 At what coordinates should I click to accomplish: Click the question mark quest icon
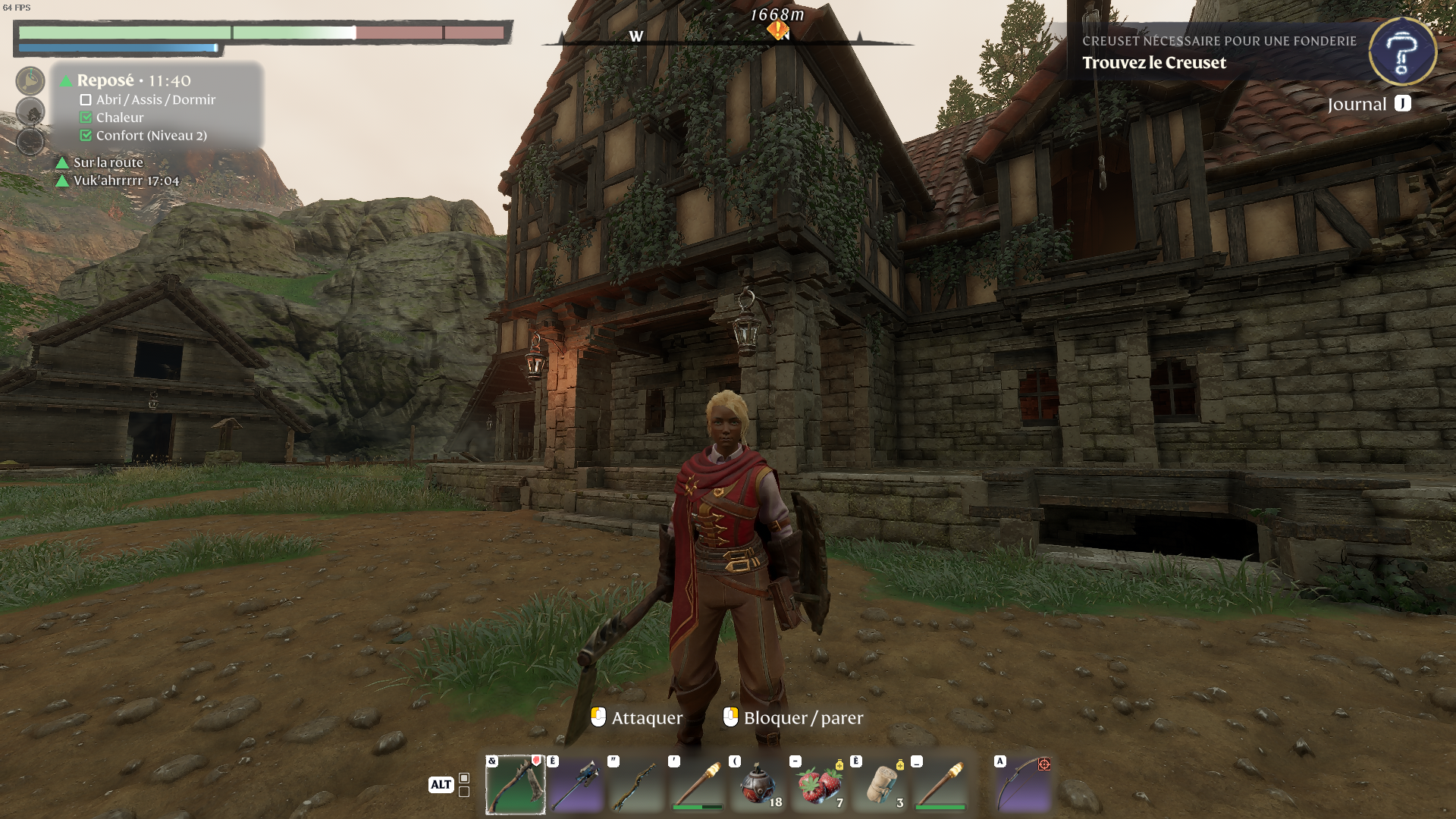[1402, 52]
